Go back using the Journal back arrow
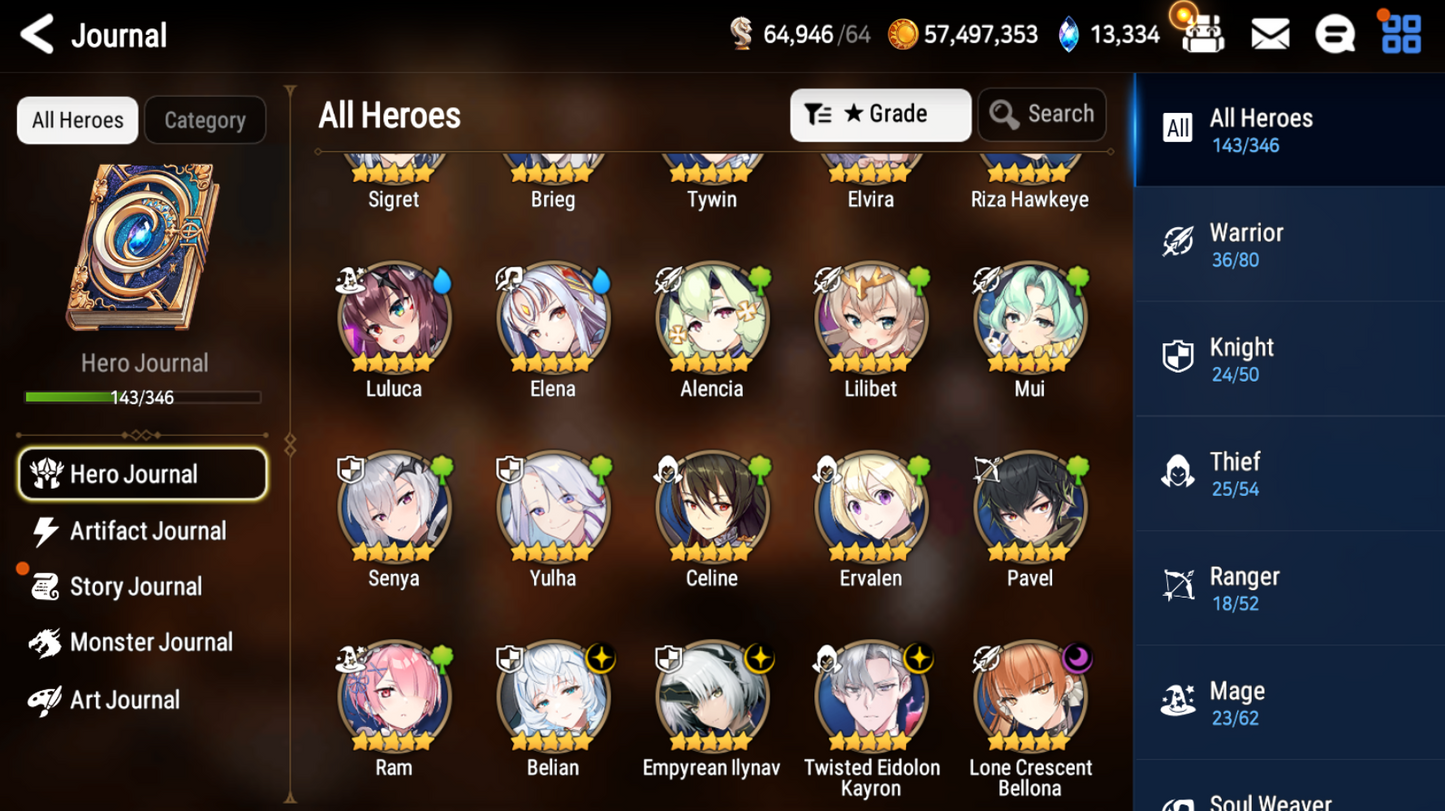This screenshot has height=811, width=1445. pyautogui.click(x=38, y=35)
